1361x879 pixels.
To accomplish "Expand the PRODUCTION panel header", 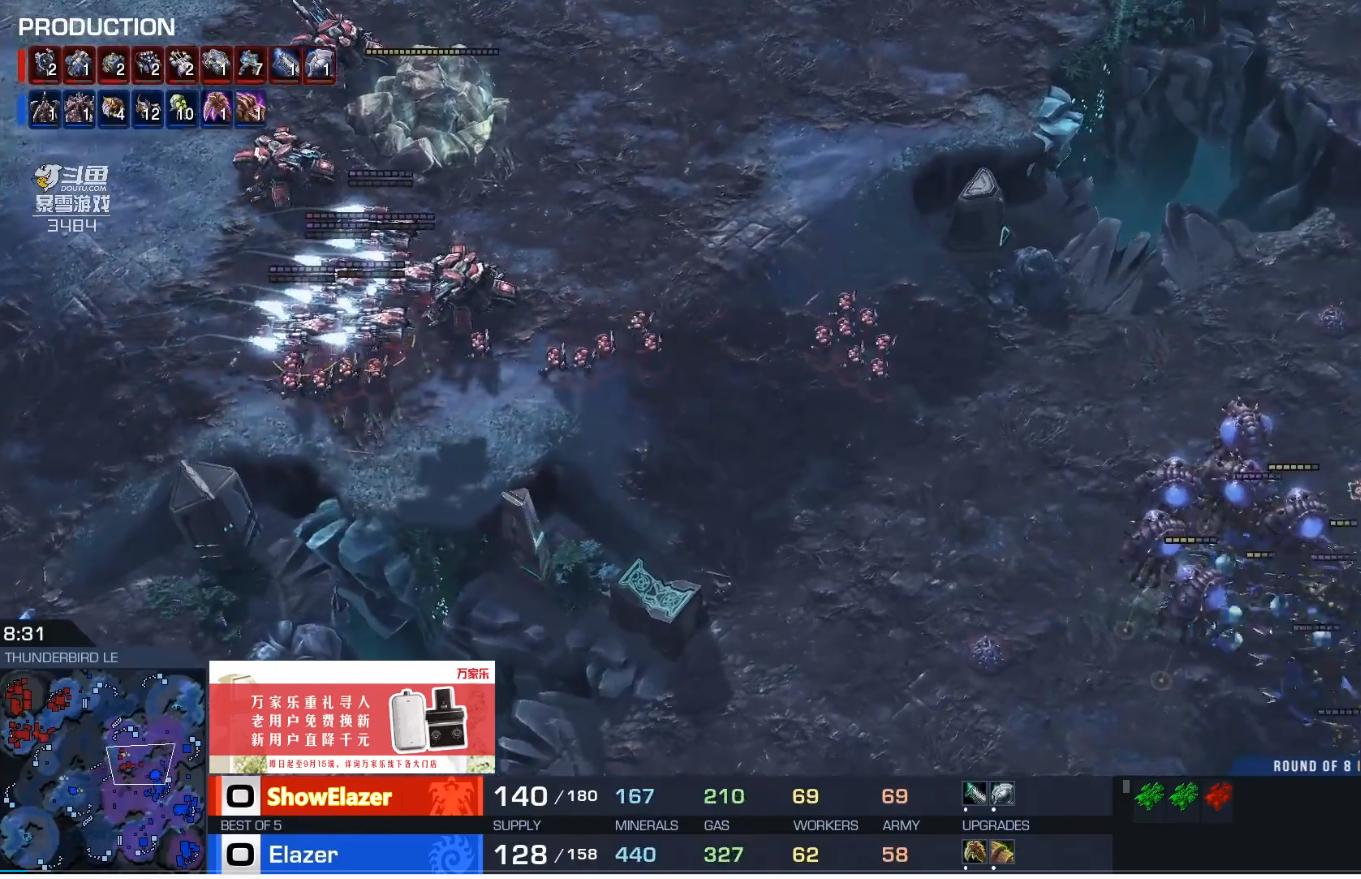I will [x=95, y=27].
